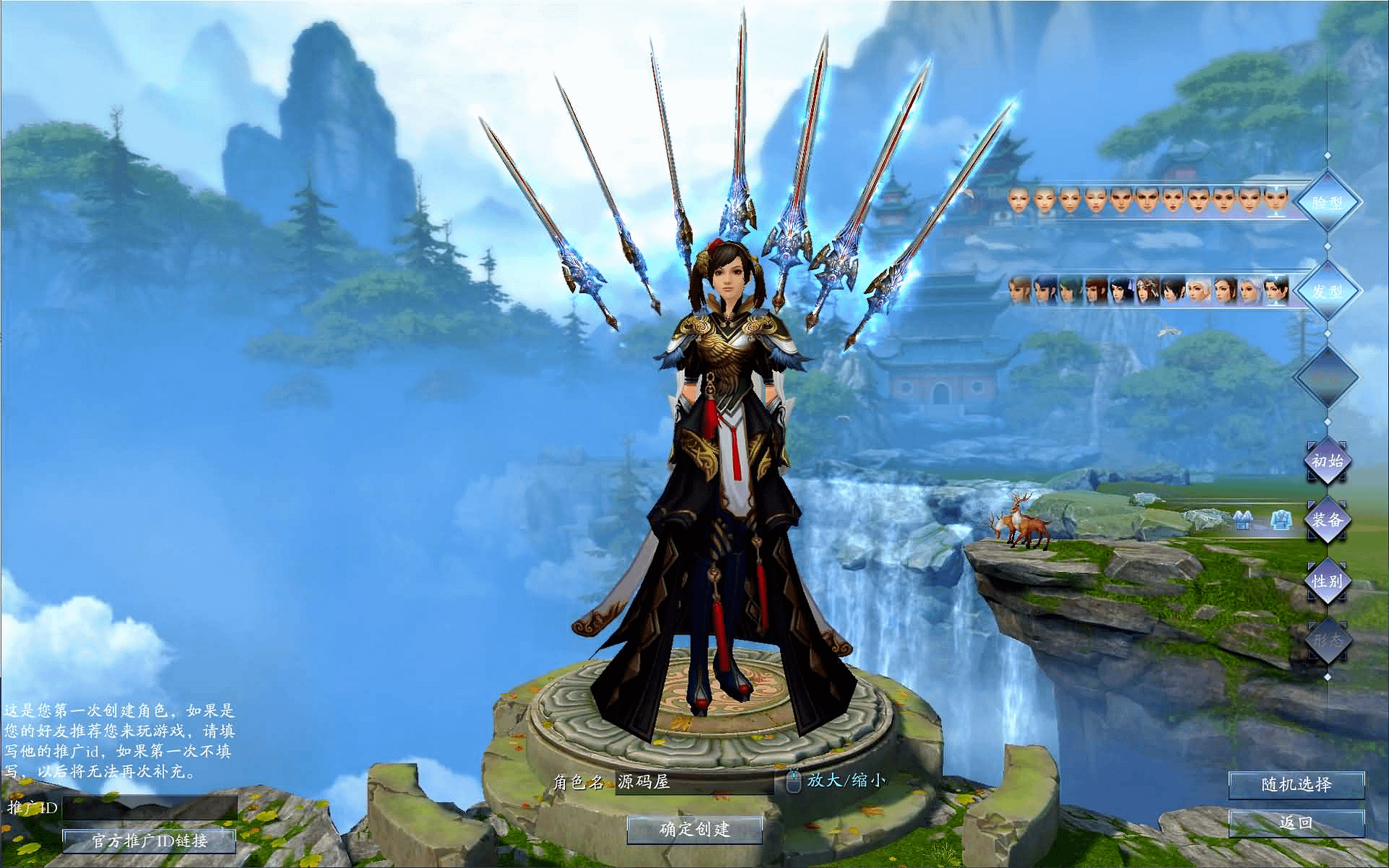Select the 脸型 face shape diamond
Screen dimensions: 1389x868
point(1328,203)
